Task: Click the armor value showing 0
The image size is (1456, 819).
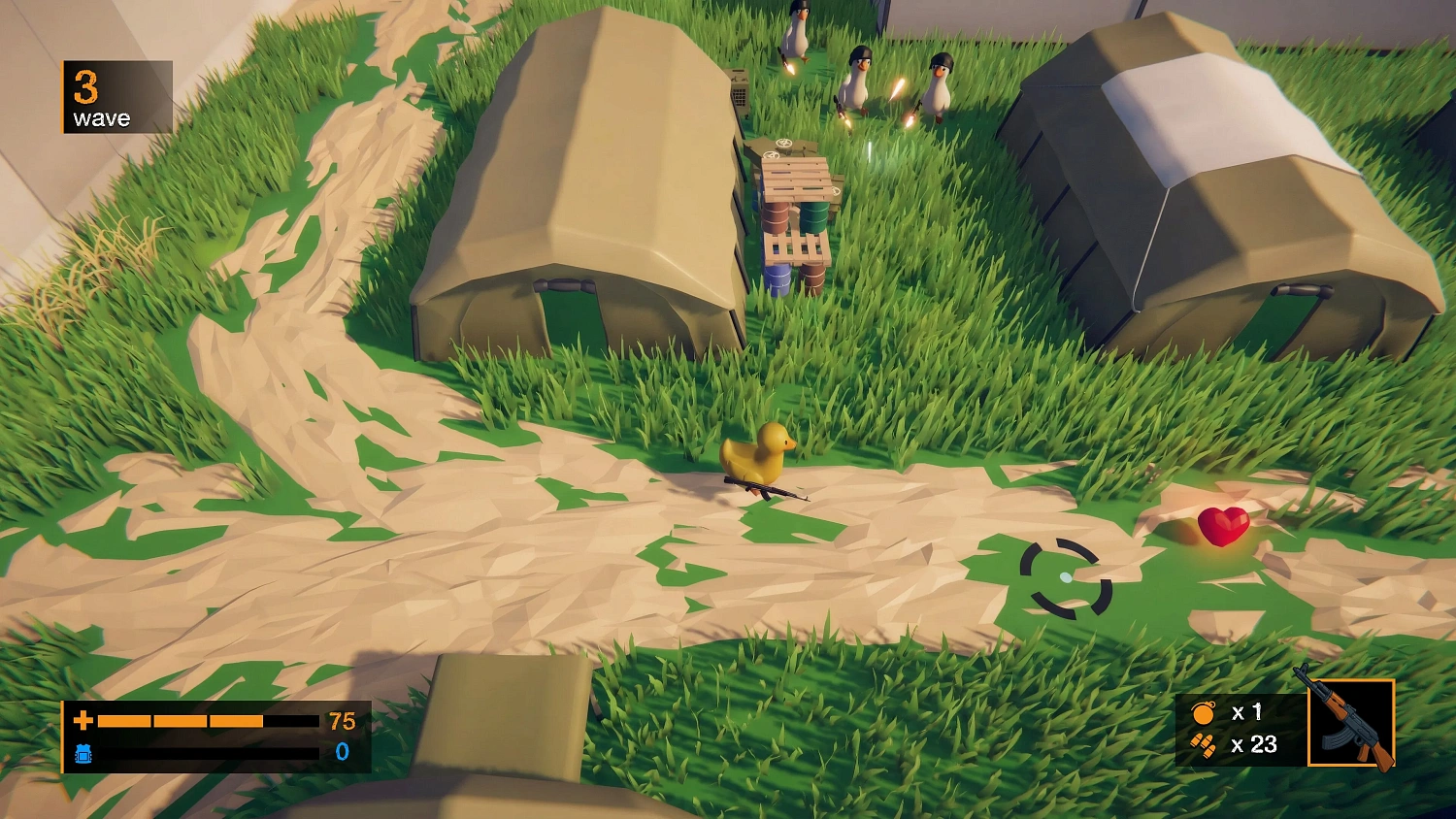Action: click(342, 750)
